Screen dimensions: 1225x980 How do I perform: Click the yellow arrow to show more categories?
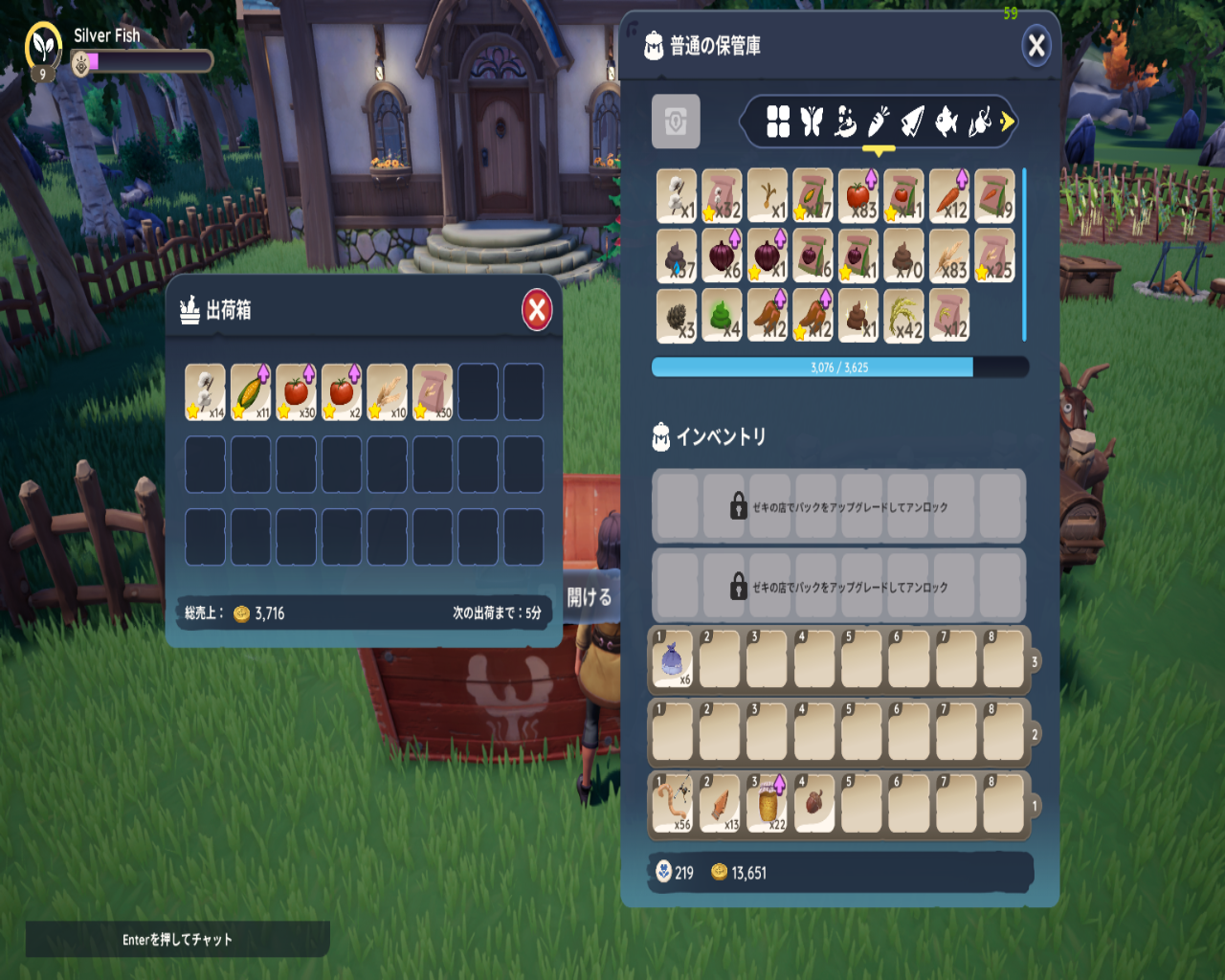click(1007, 122)
